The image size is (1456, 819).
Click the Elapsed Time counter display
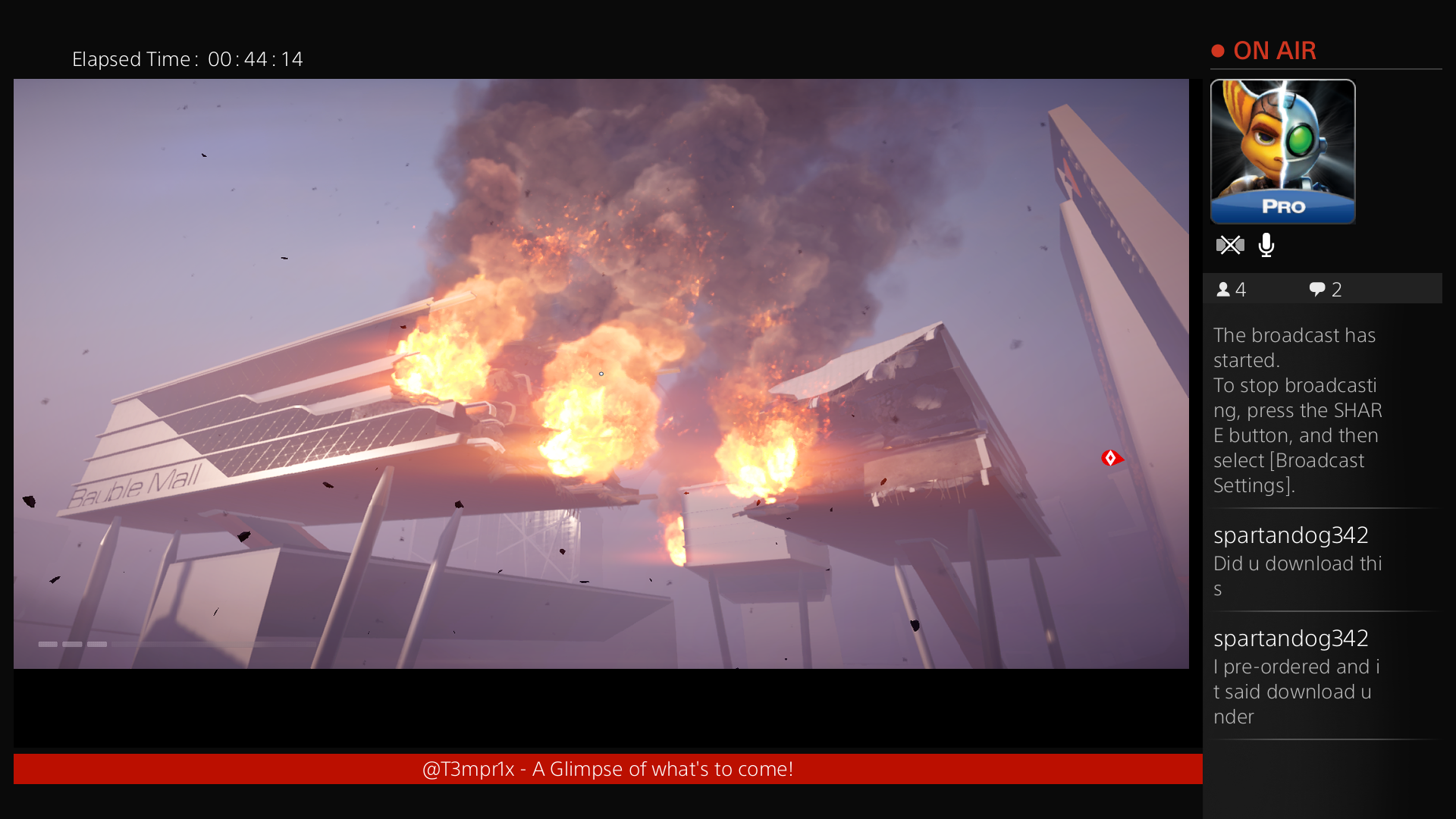(x=187, y=59)
